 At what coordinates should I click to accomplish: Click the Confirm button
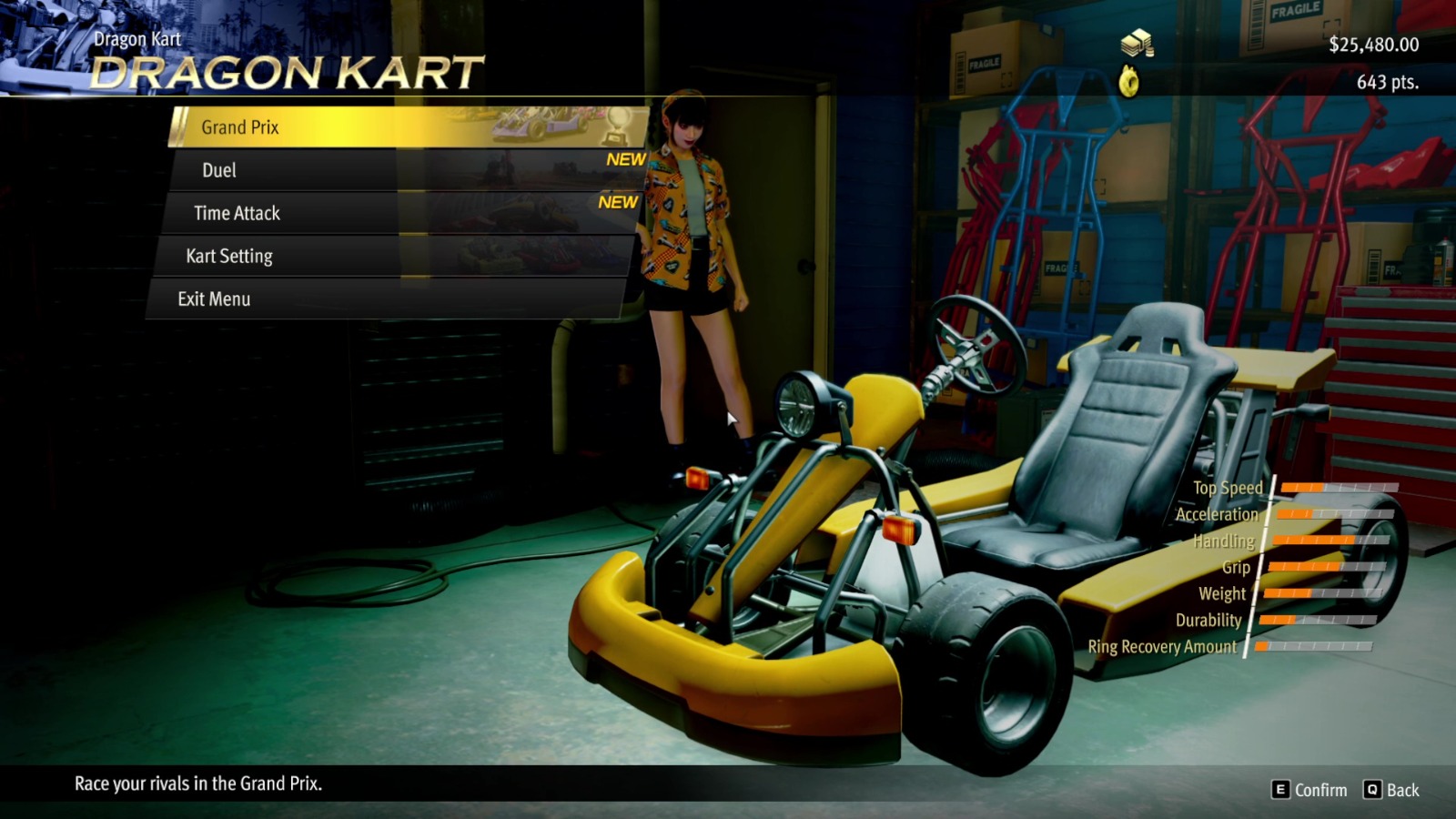pyautogui.click(x=1309, y=790)
